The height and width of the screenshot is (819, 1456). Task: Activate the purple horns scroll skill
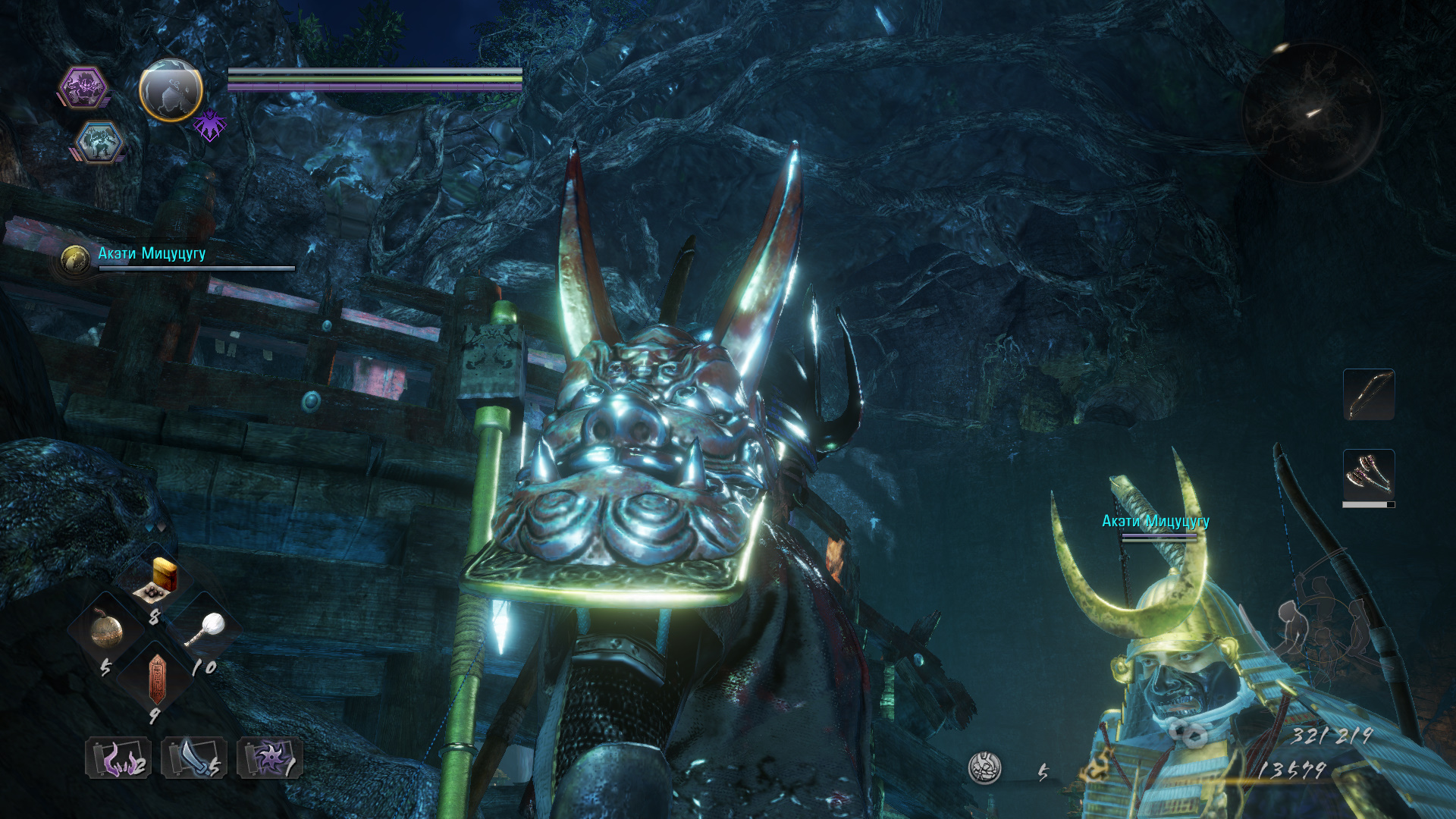click(118, 758)
